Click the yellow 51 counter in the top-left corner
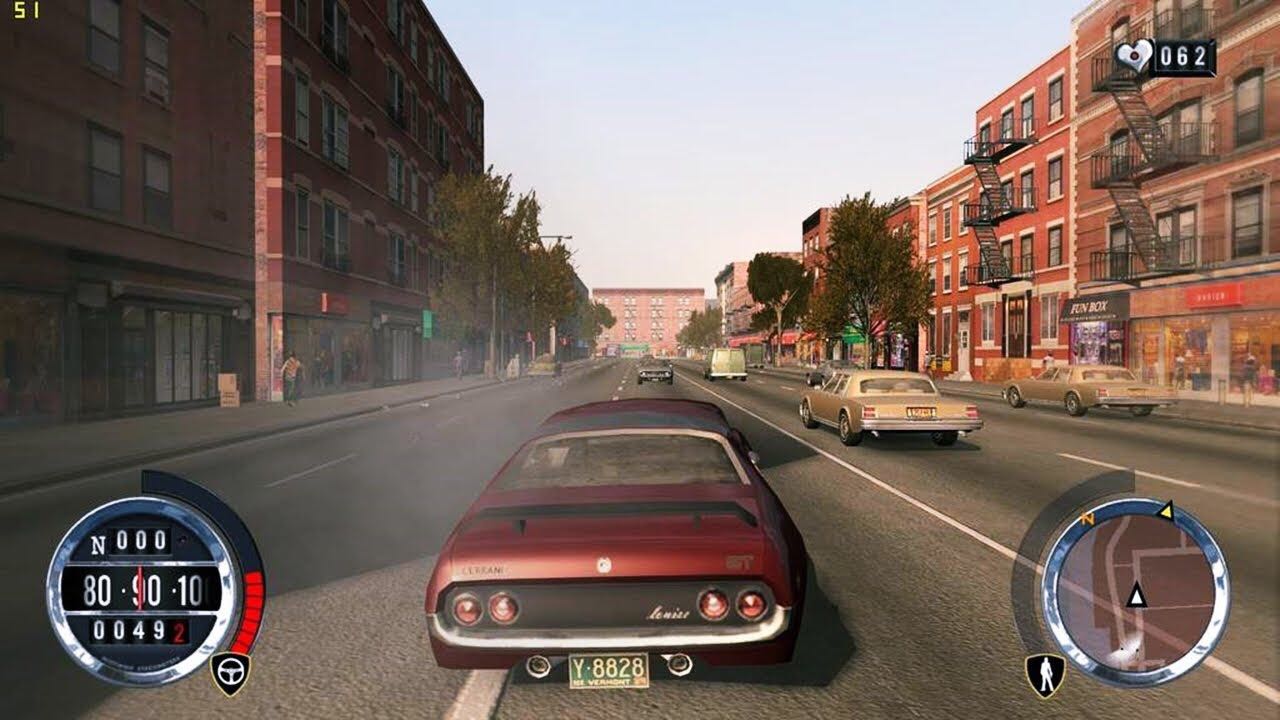1280x720 pixels. click(24, 10)
